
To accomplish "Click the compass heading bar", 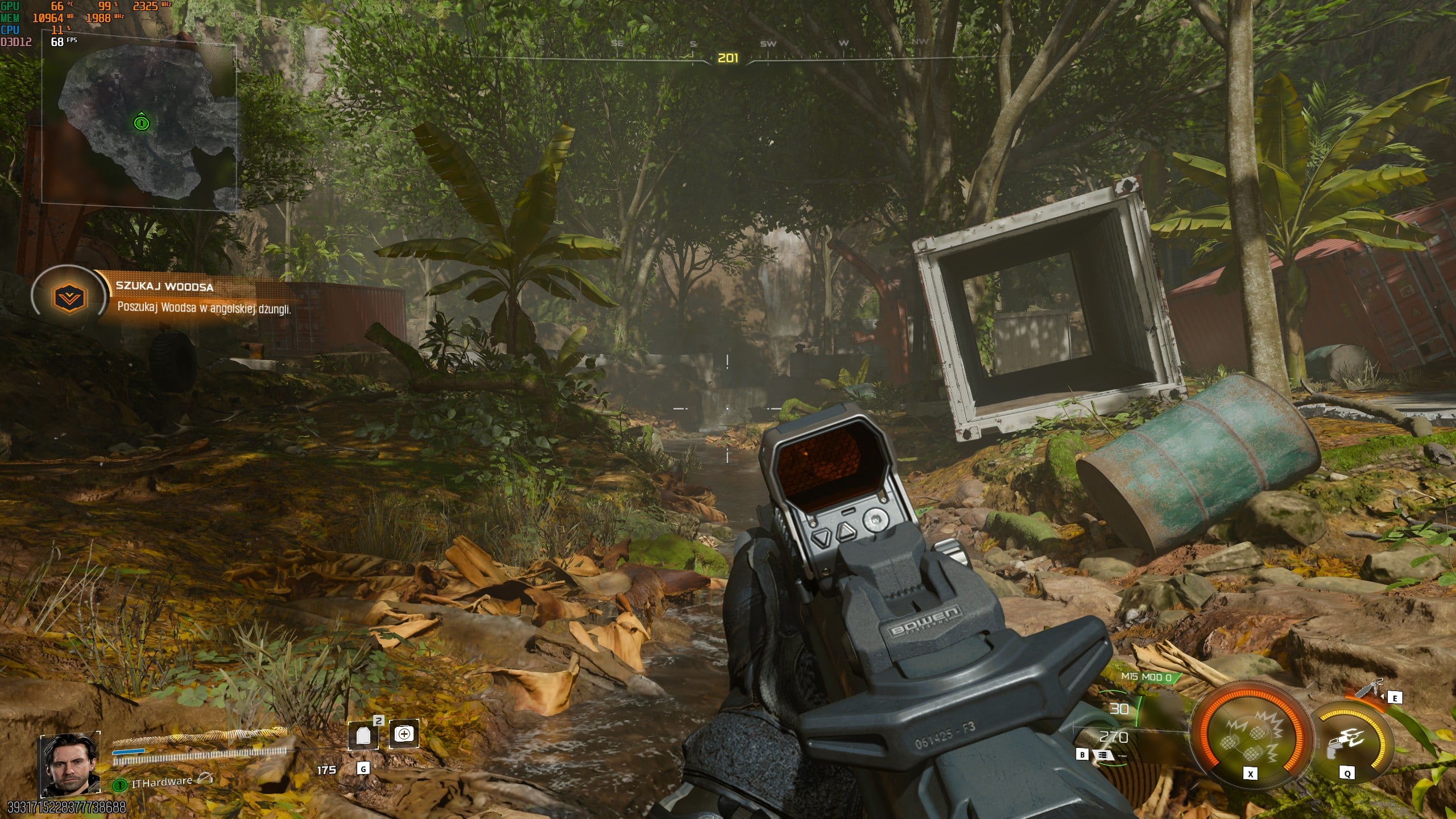I will [x=728, y=57].
